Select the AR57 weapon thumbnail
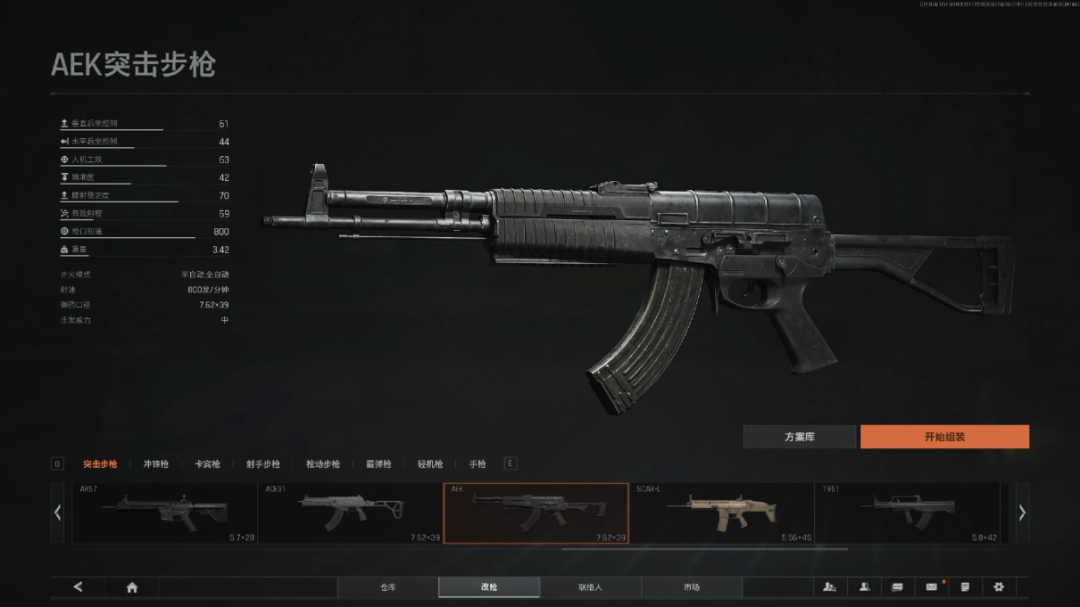 pyautogui.click(x=164, y=513)
